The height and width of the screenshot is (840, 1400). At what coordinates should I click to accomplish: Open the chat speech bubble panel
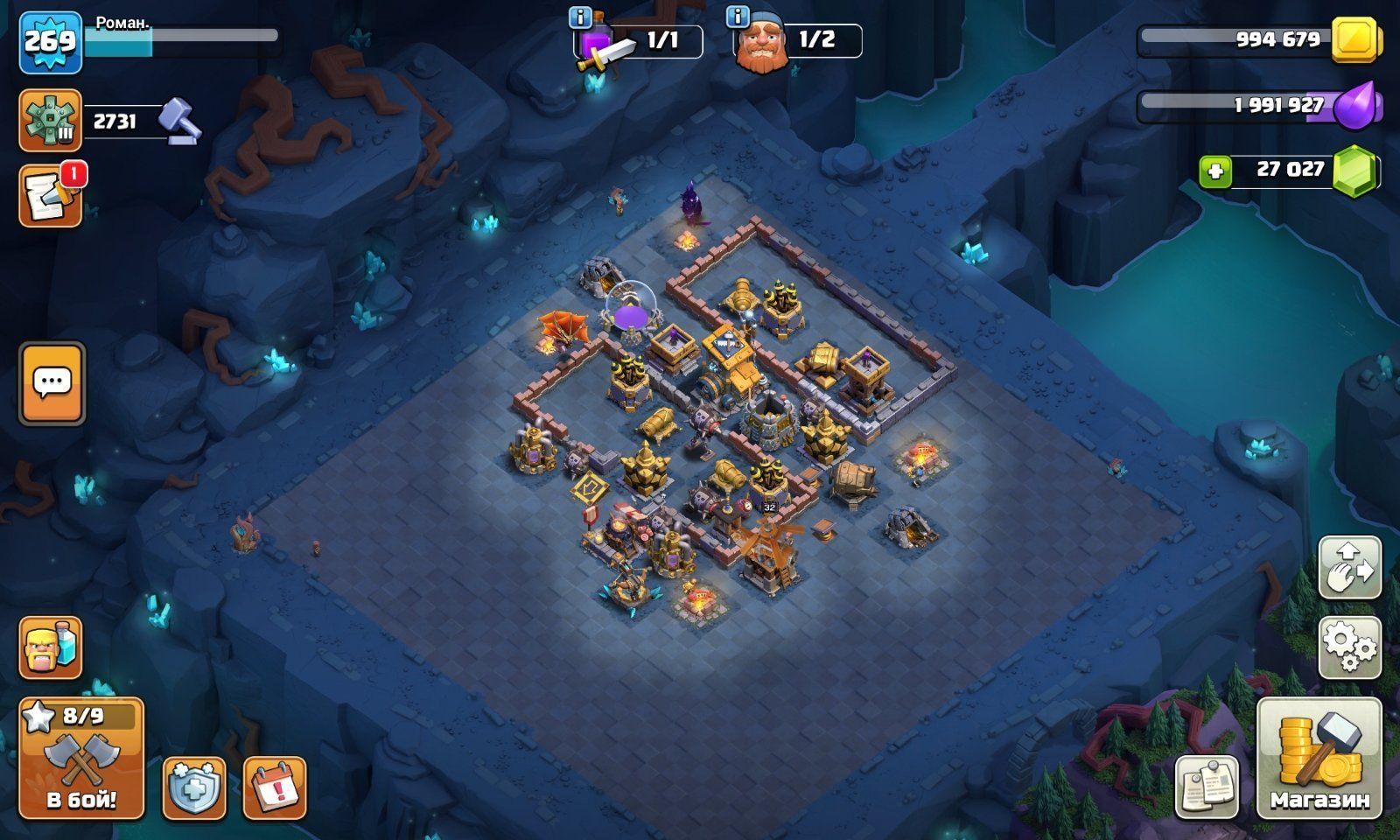pyautogui.click(x=52, y=383)
